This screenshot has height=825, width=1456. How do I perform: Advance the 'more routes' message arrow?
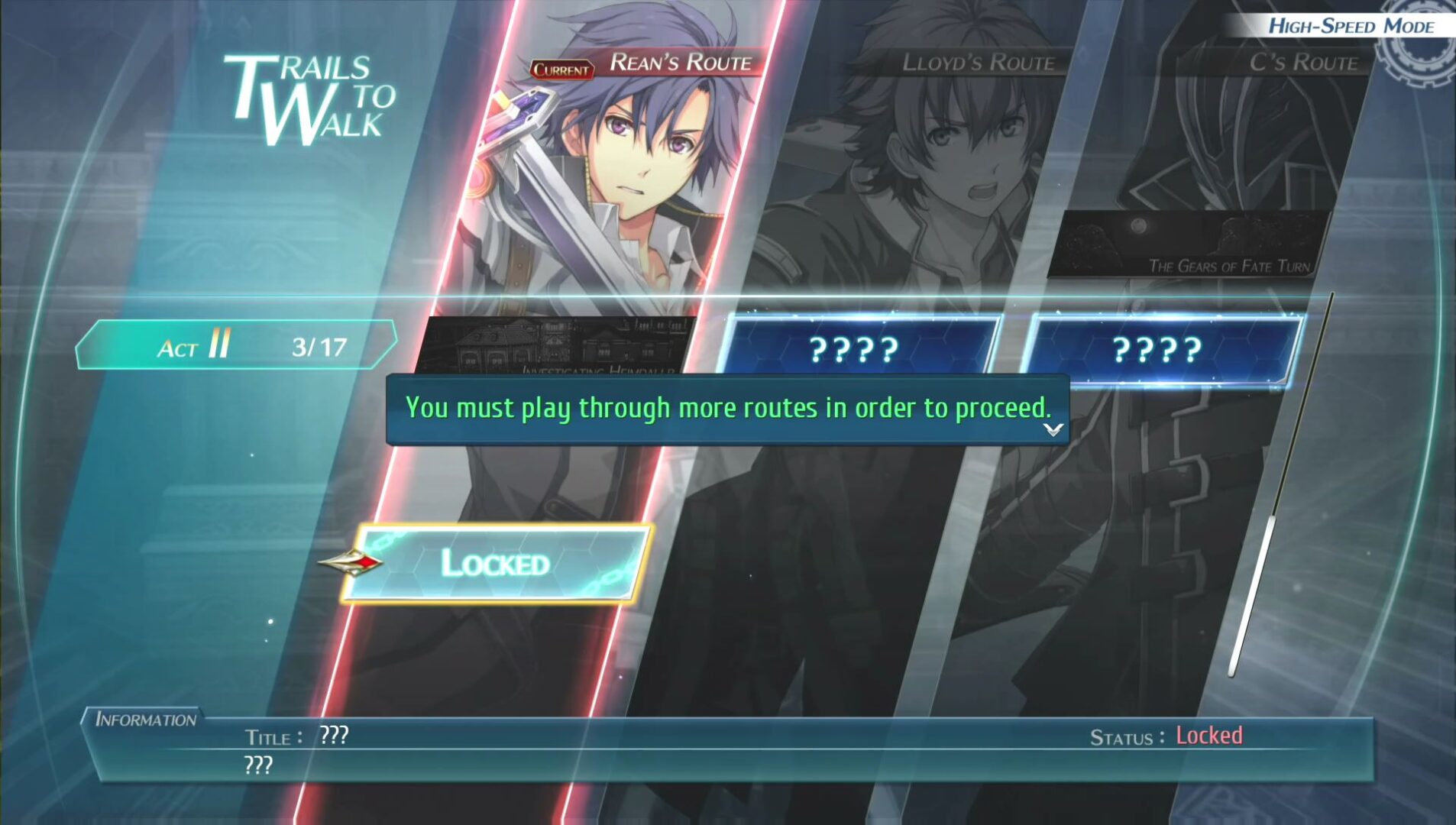1053,430
